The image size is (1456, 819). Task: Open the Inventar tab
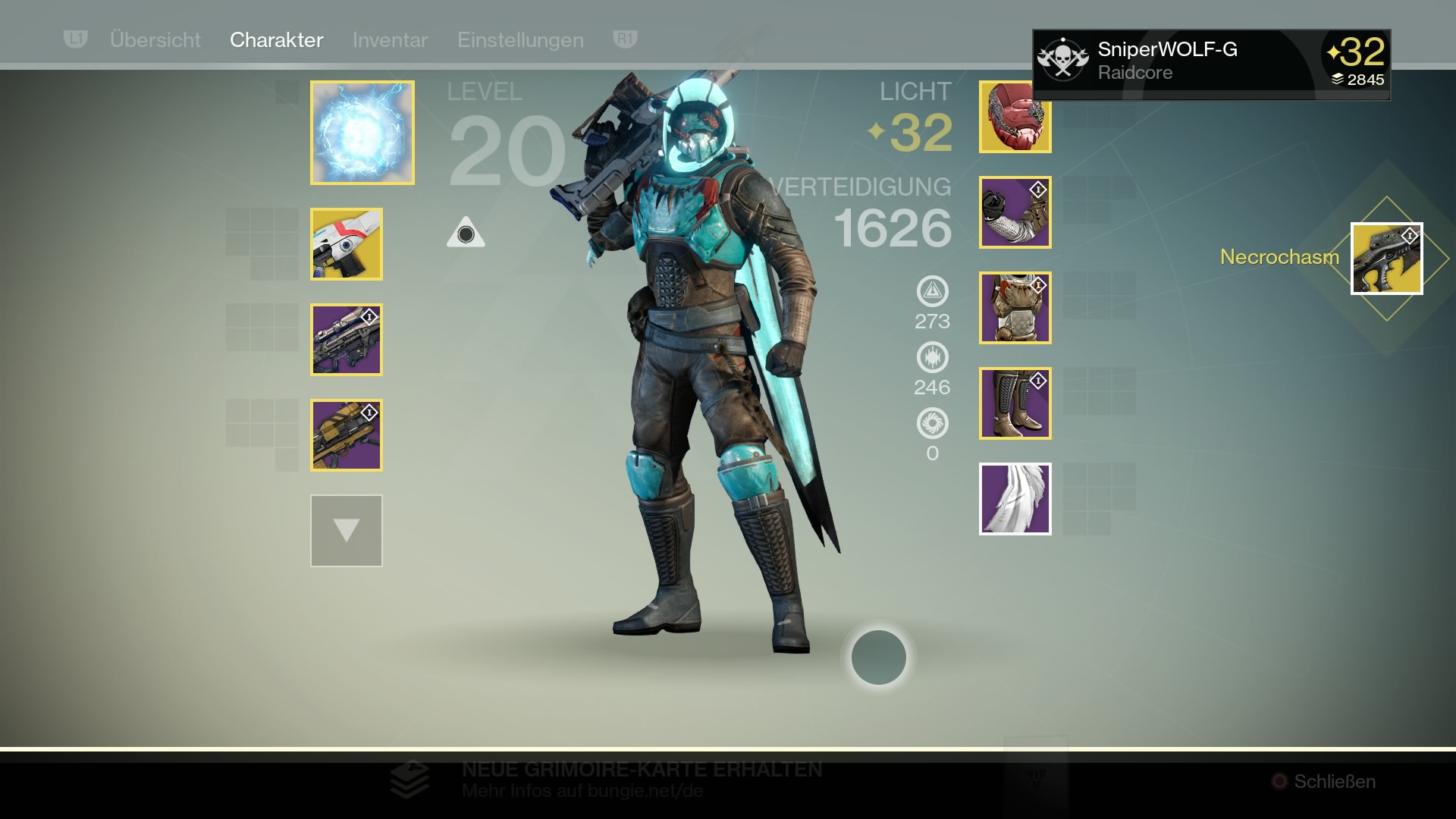coord(390,39)
